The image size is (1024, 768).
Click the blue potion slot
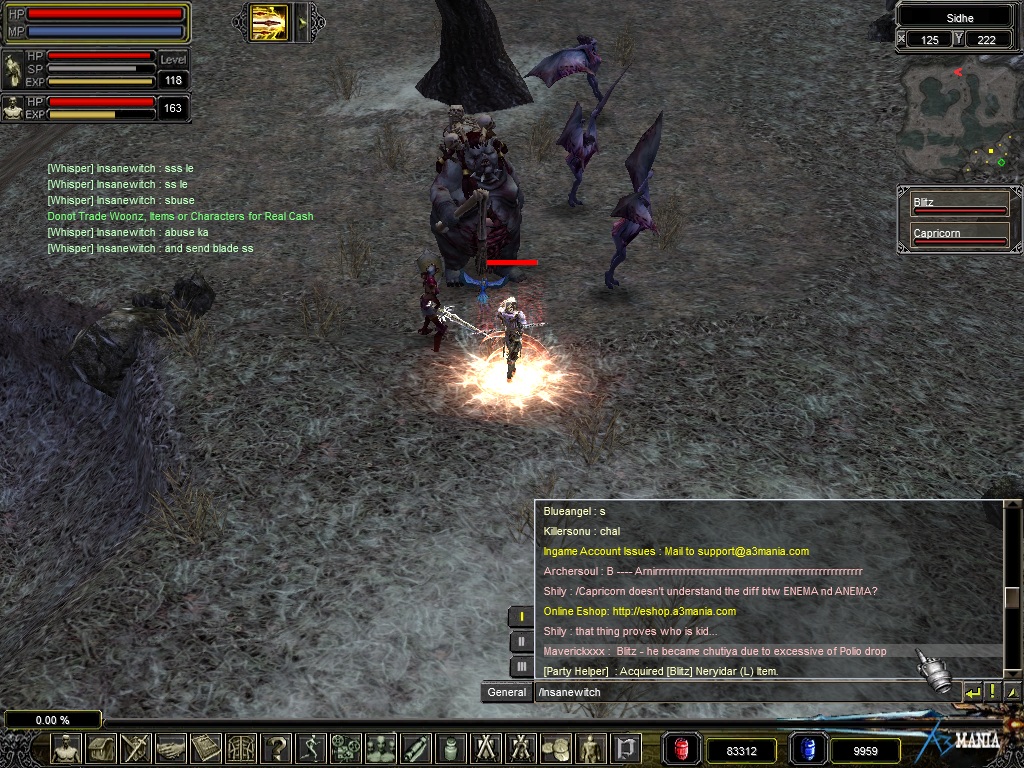(807, 749)
